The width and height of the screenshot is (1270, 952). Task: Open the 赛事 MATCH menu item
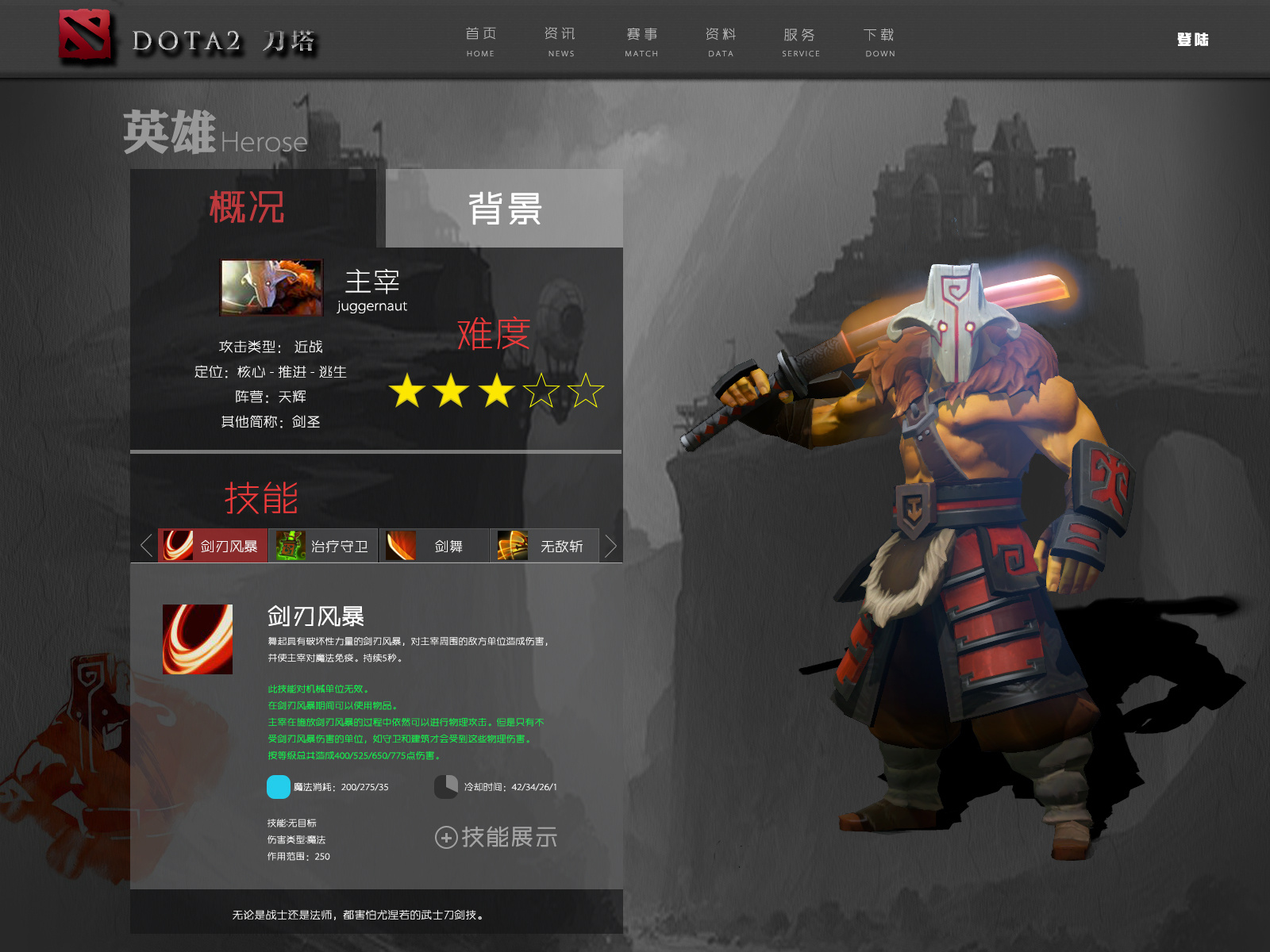tap(641, 41)
